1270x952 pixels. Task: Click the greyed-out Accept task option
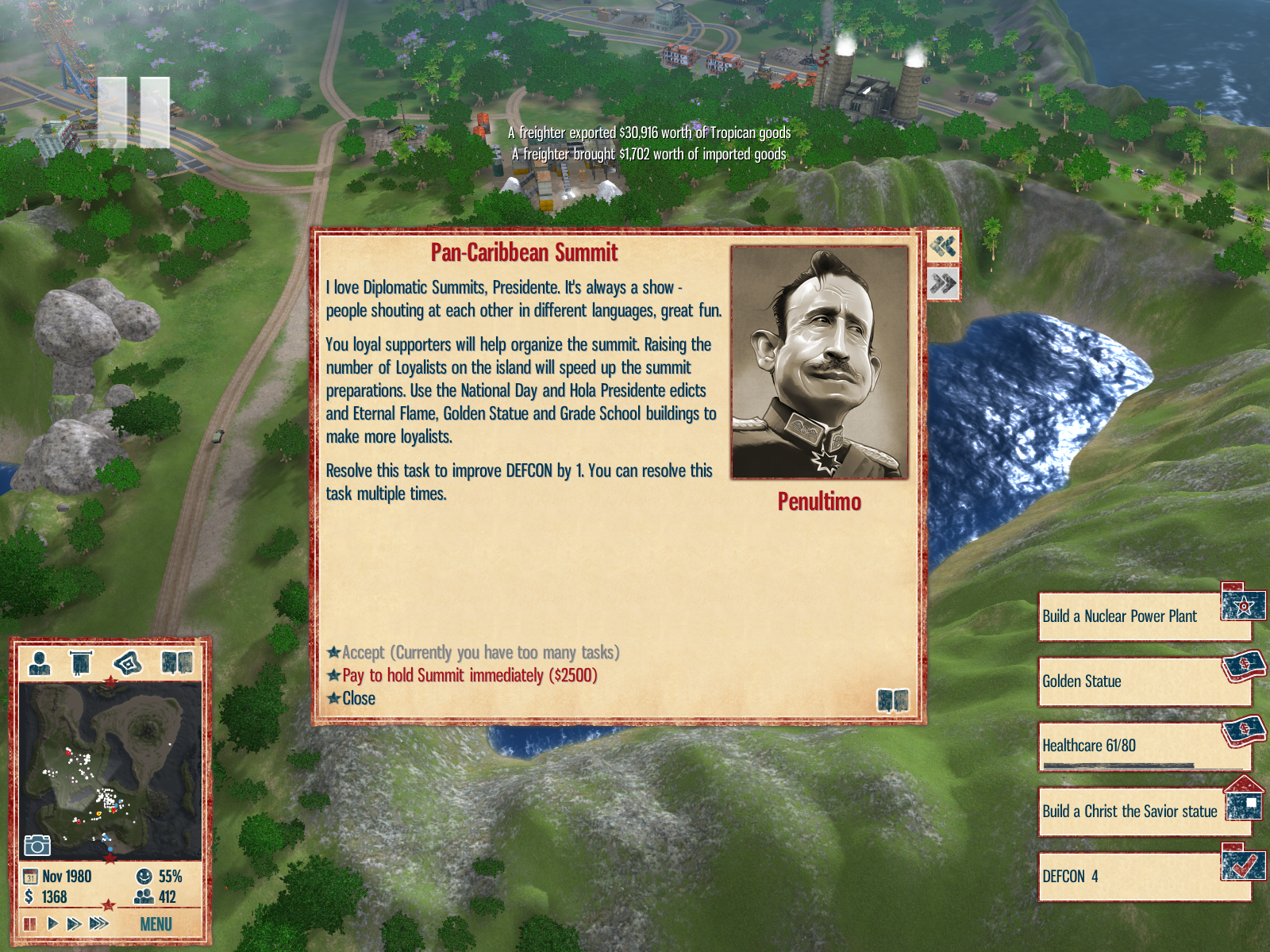479,653
